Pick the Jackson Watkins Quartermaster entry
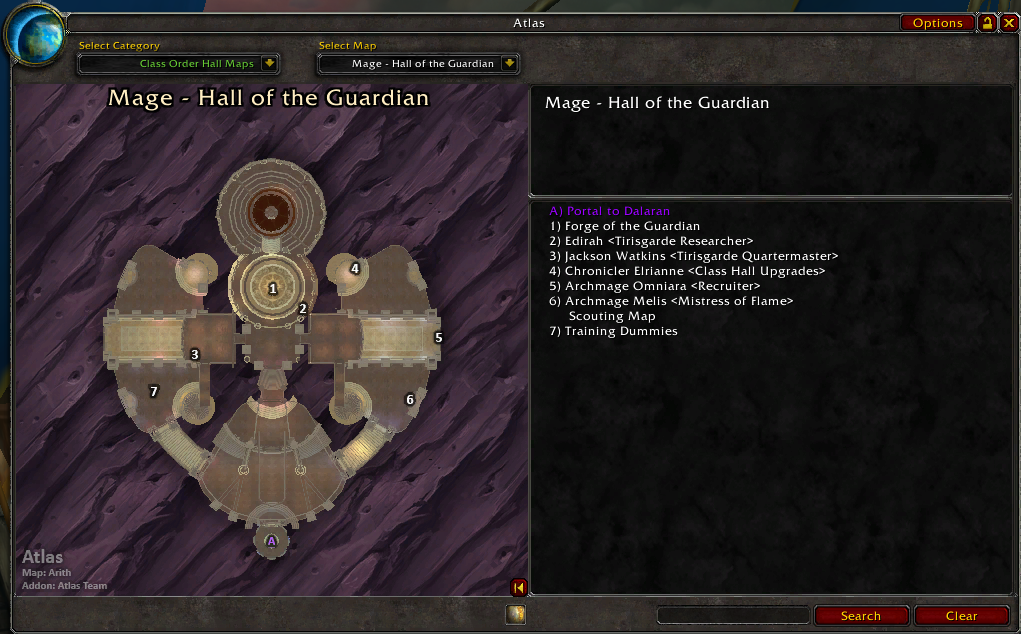 [693, 256]
